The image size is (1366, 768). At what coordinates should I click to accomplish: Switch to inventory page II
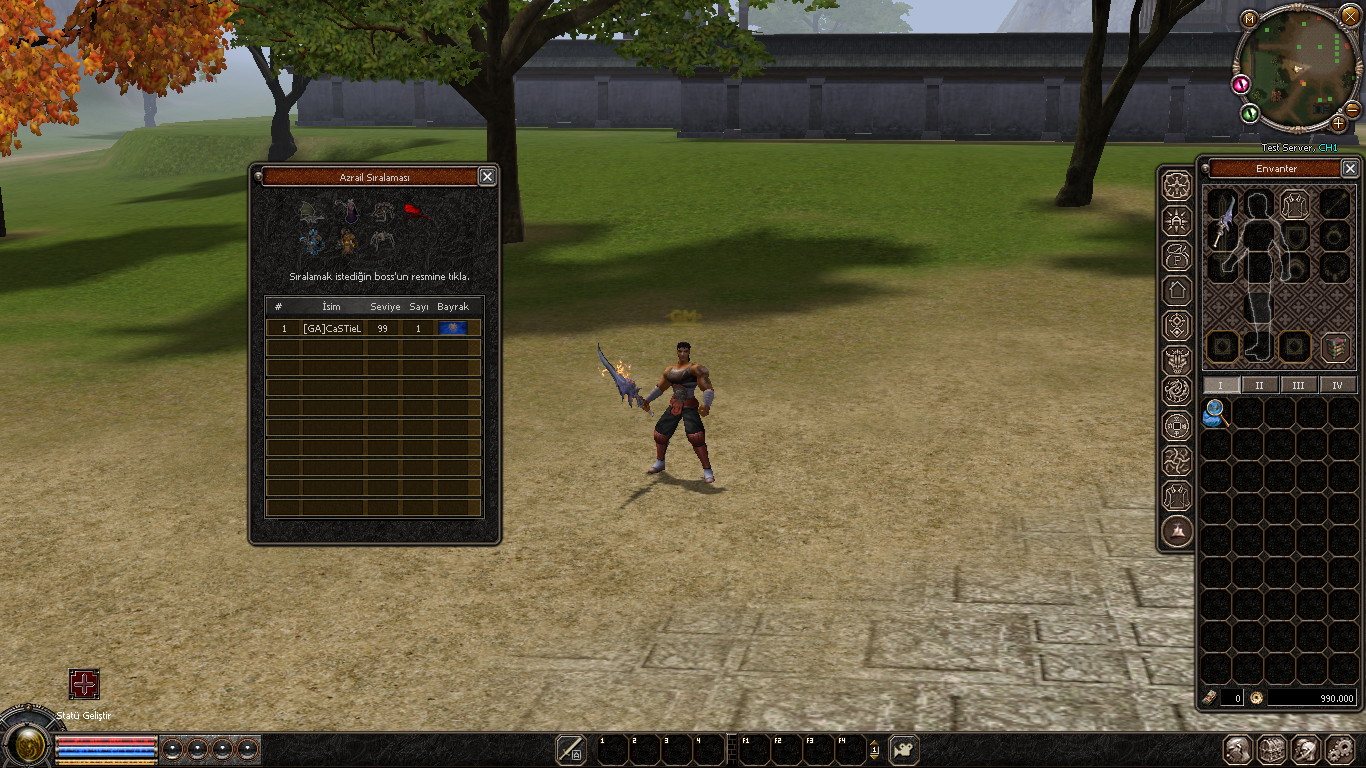pos(1259,385)
